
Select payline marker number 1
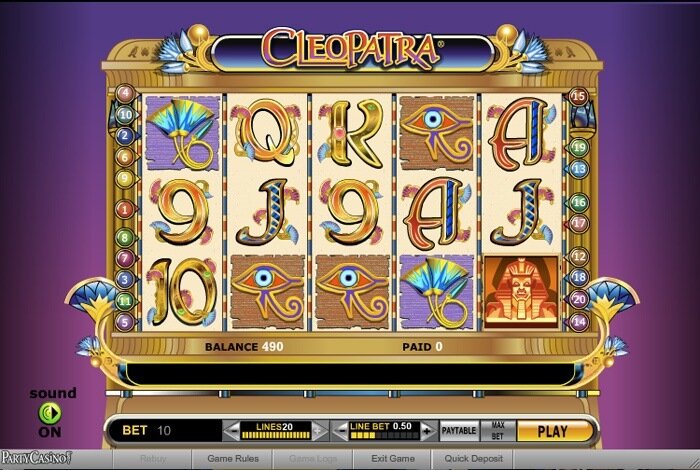125,209
